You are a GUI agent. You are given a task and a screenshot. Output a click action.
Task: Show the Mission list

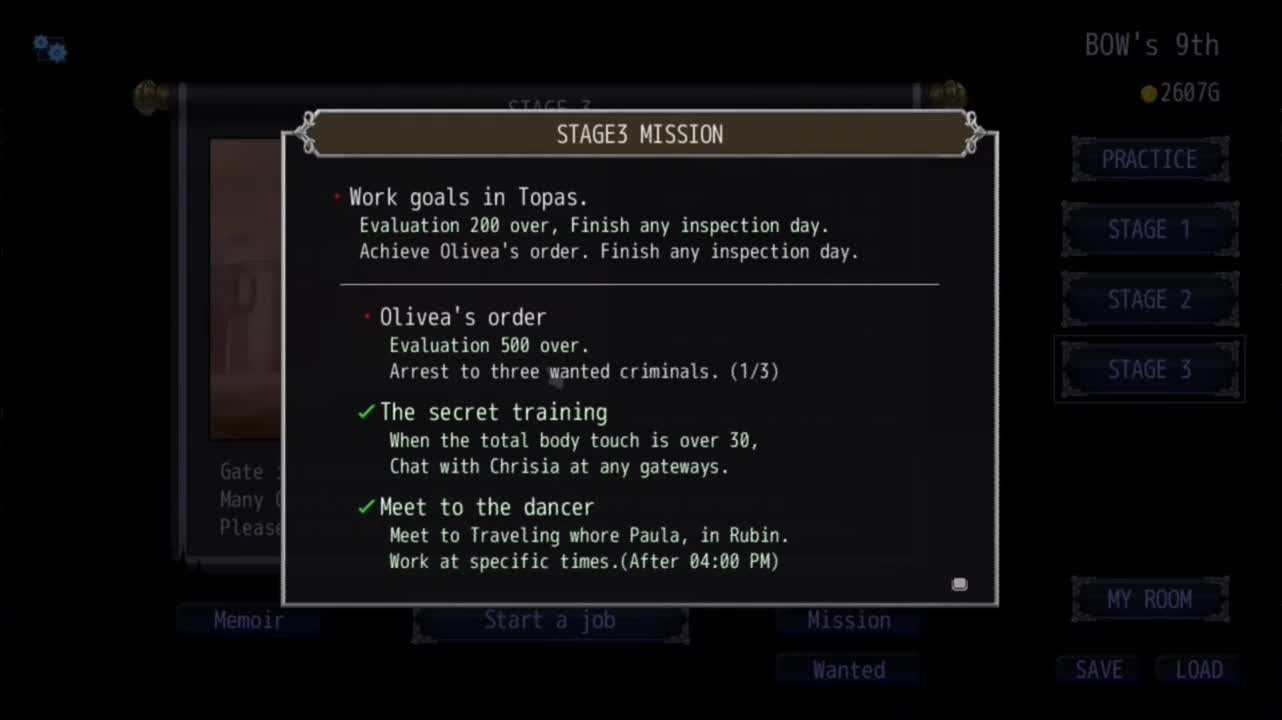[x=848, y=621]
